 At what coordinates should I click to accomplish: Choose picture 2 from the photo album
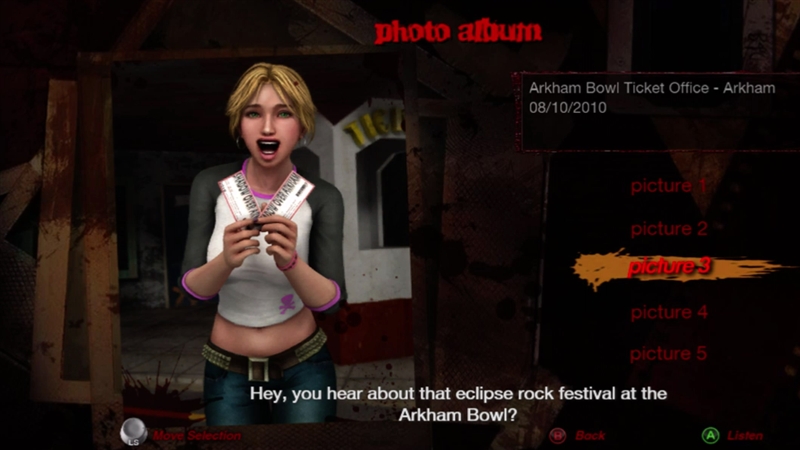pos(669,229)
